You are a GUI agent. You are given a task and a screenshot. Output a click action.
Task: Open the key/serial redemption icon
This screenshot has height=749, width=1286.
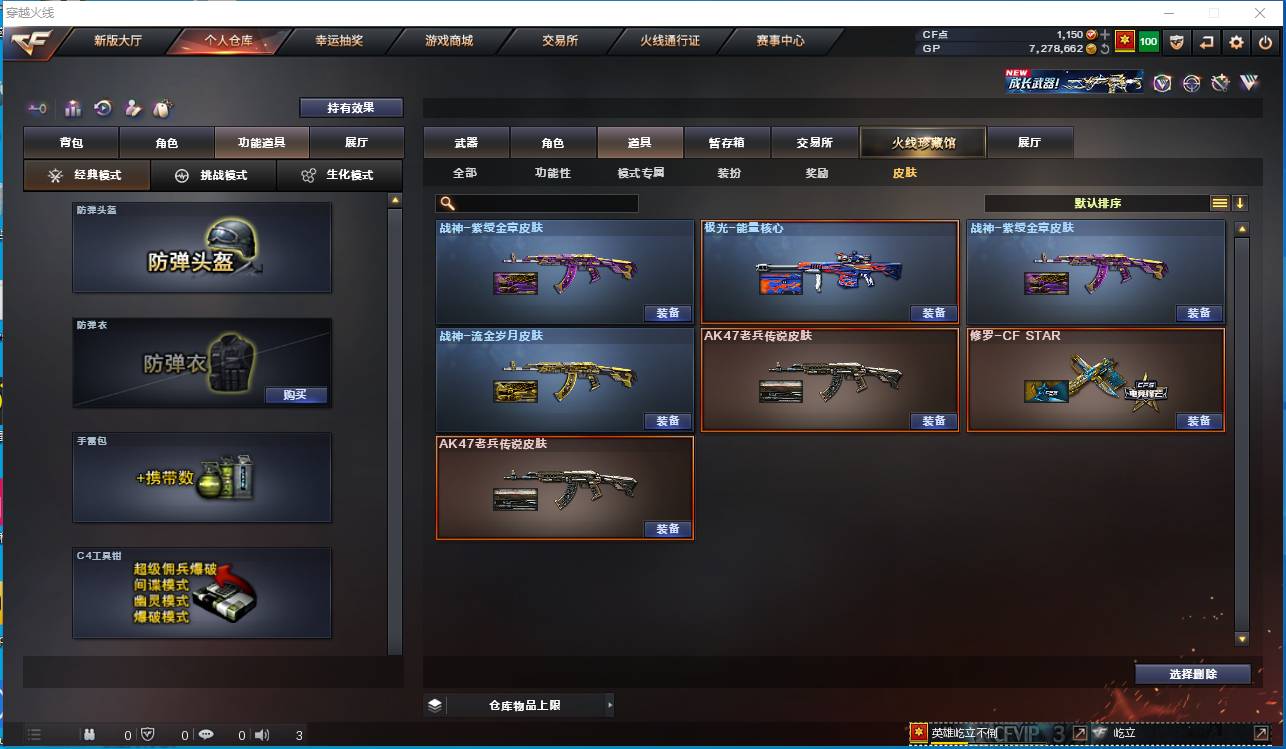pos(39,108)
